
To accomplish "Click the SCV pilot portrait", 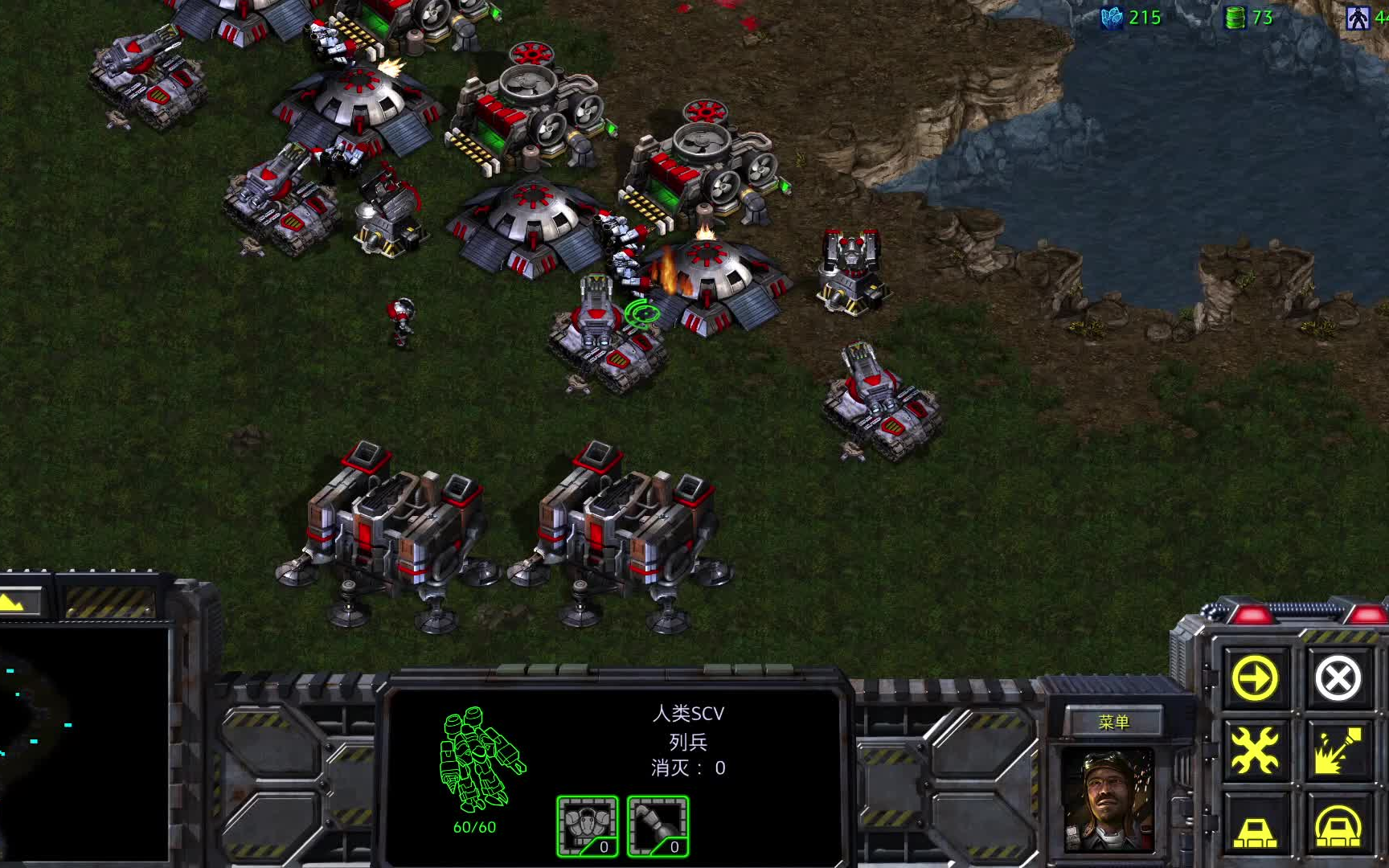I will tap(1108, 800).
